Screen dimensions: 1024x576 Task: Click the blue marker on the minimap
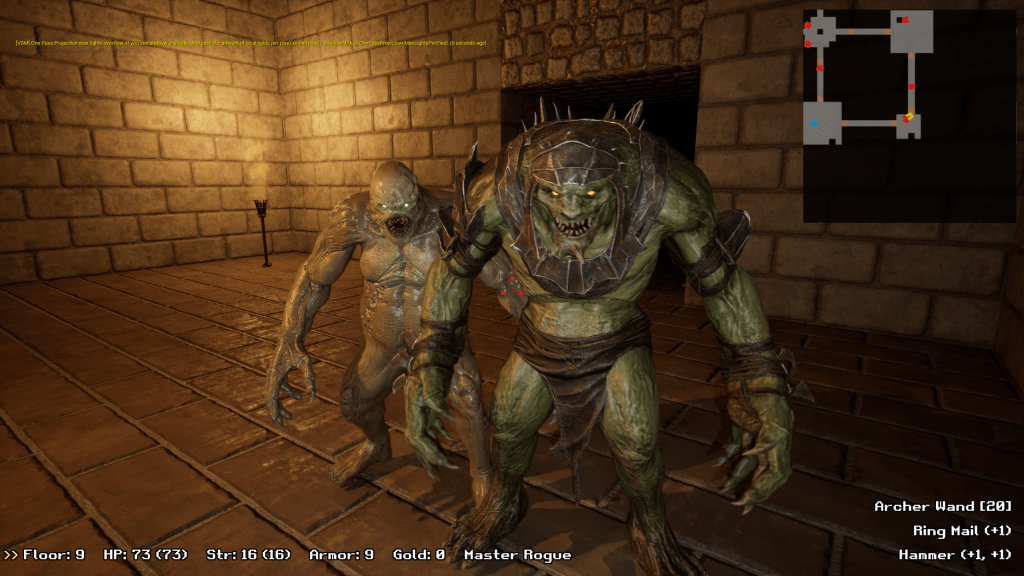(814, 123)
